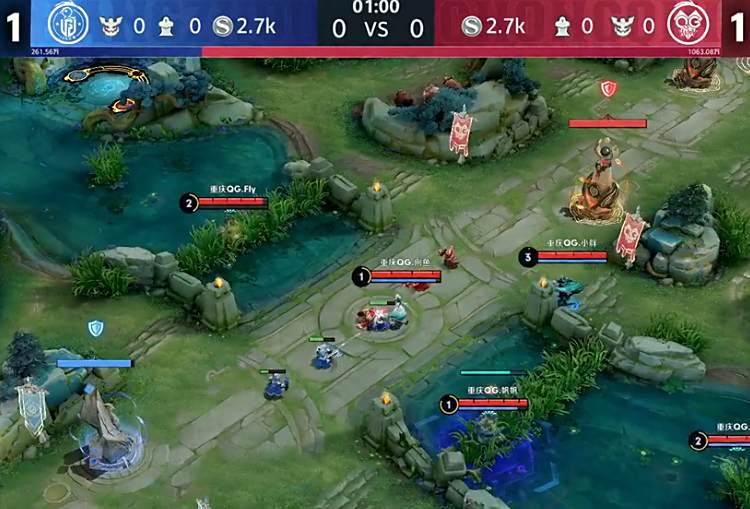750x509 pixels.
Task: Select the red team monkey logo
Action: coord(688,24)
